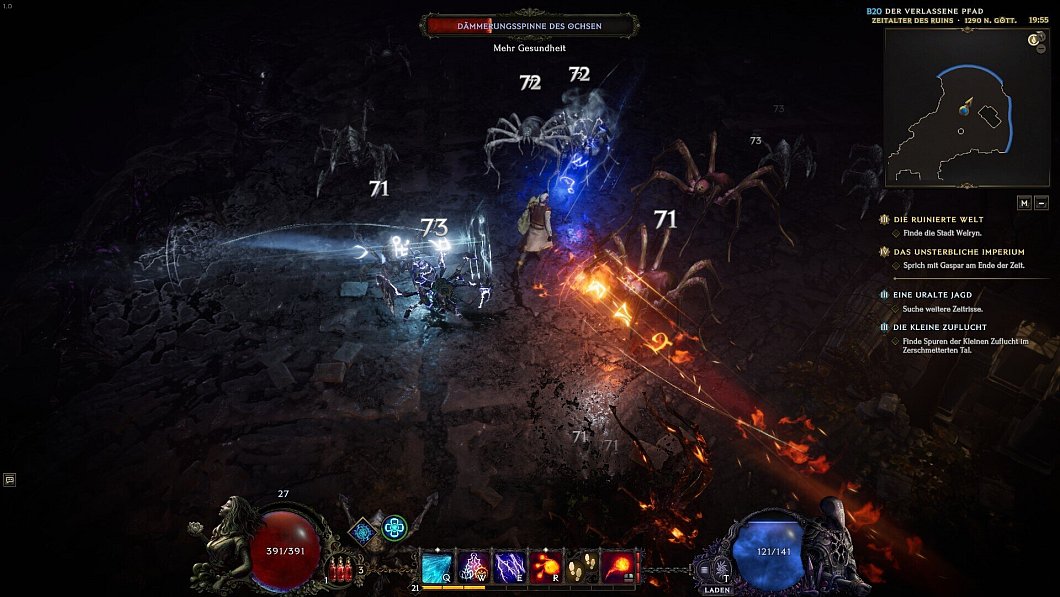Viewport: 1060px width, 597px height.
Task: Drink a red health potion
Action: point(342,571)
